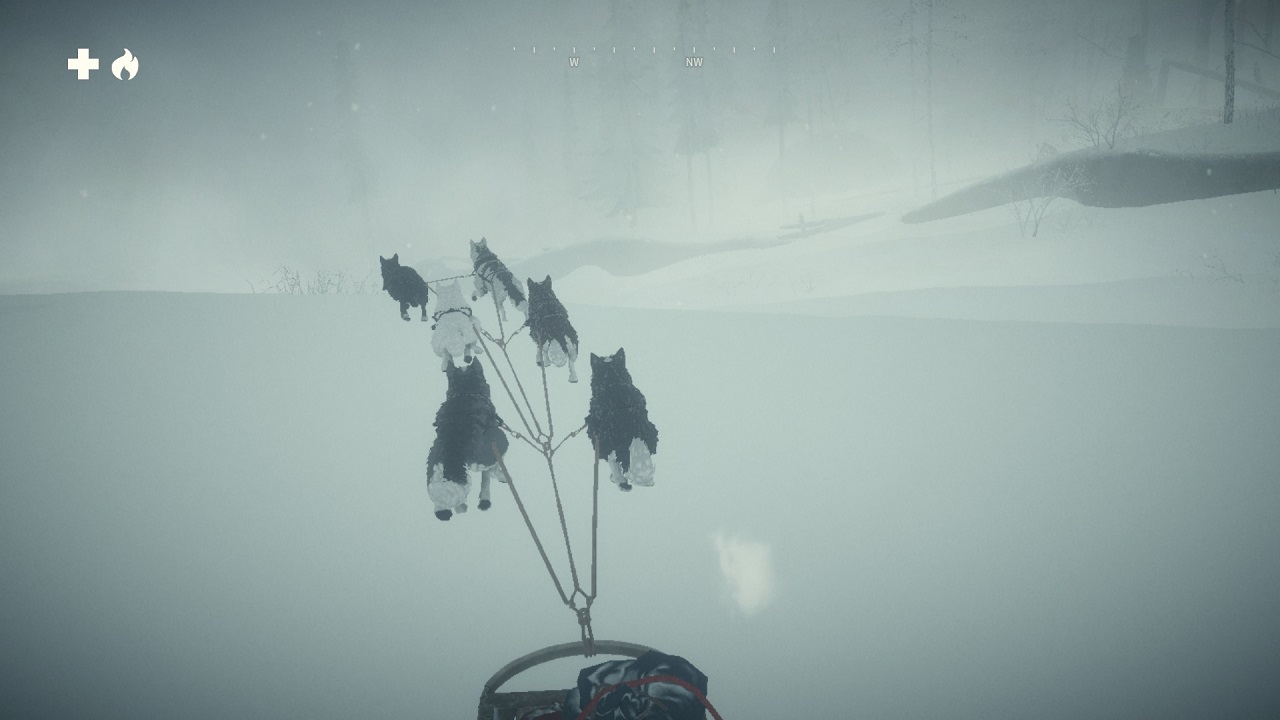Click the leftmost tick on the compass bar
This screenshot has width=1280, height=720.
515,48
